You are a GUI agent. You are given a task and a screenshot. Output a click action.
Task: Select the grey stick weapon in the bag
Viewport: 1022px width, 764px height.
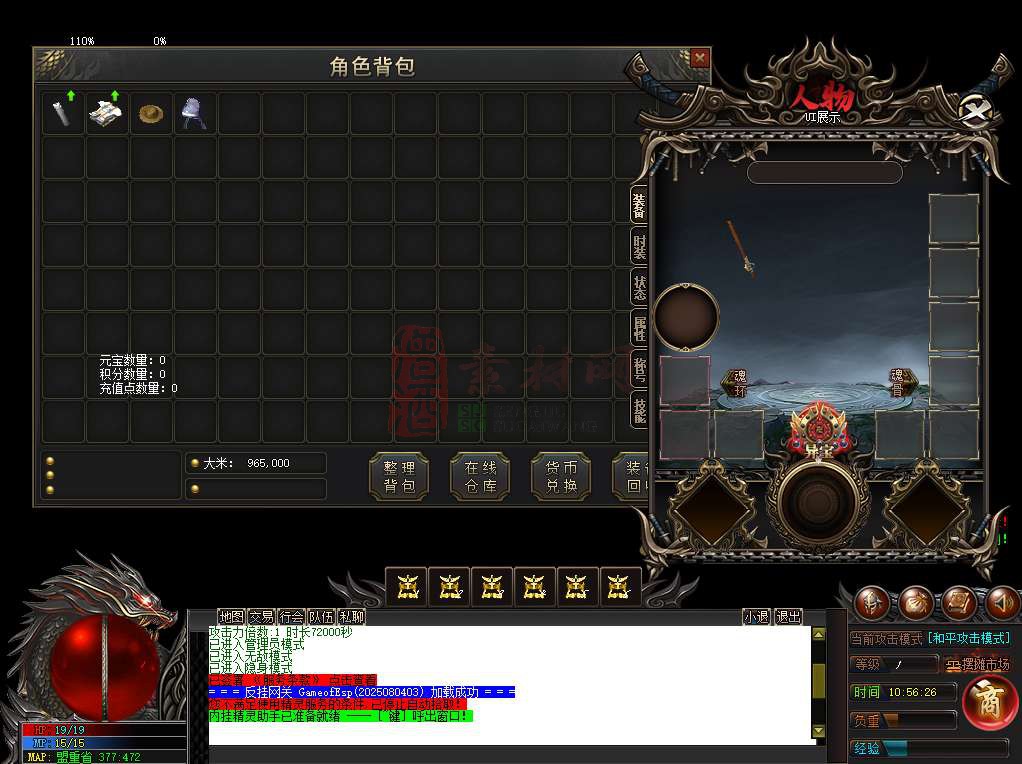click(x=63, y=113)
